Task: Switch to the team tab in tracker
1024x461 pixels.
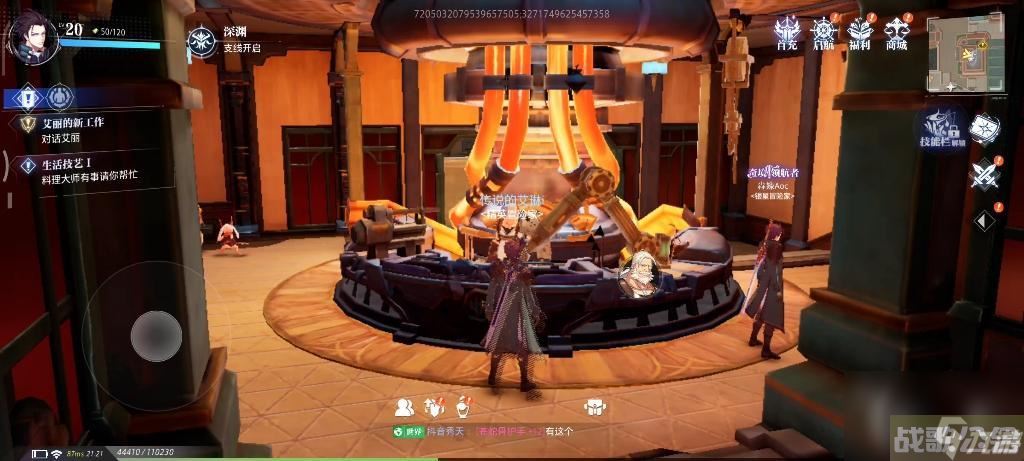Action: pos(61,97)
